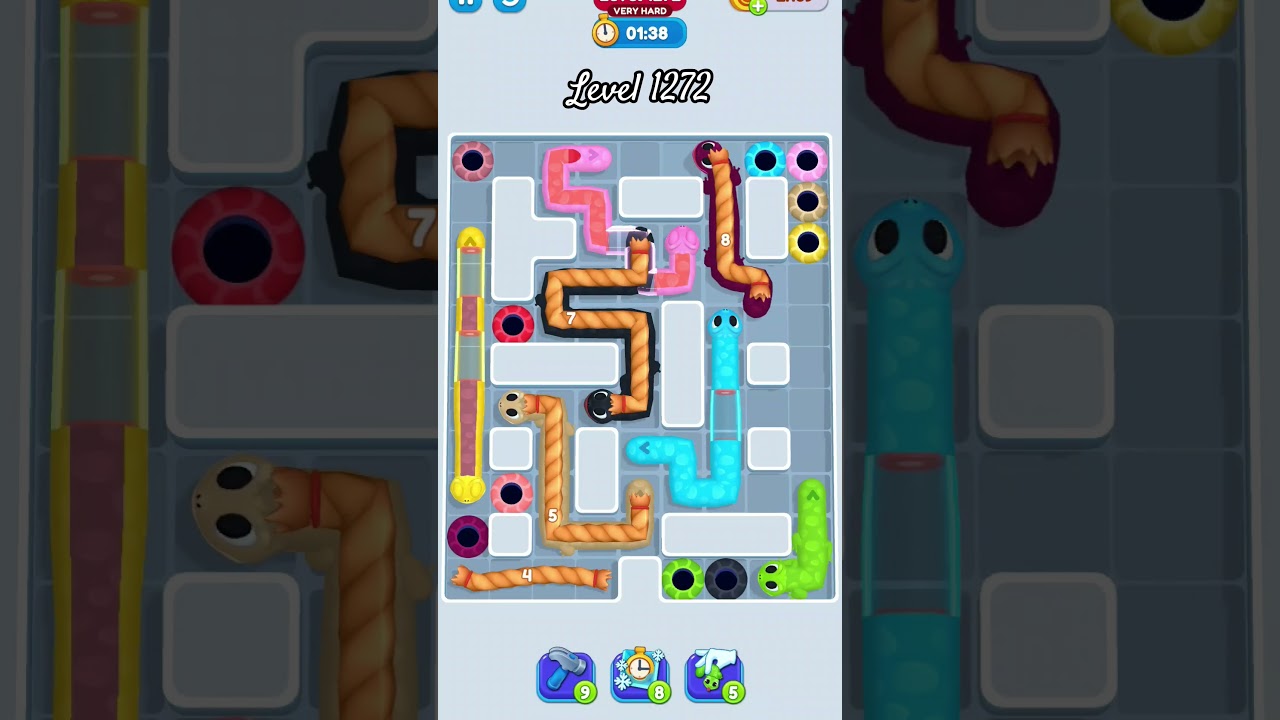
Task: Tap the stopwatch icon on the timer
Action: 604,31
